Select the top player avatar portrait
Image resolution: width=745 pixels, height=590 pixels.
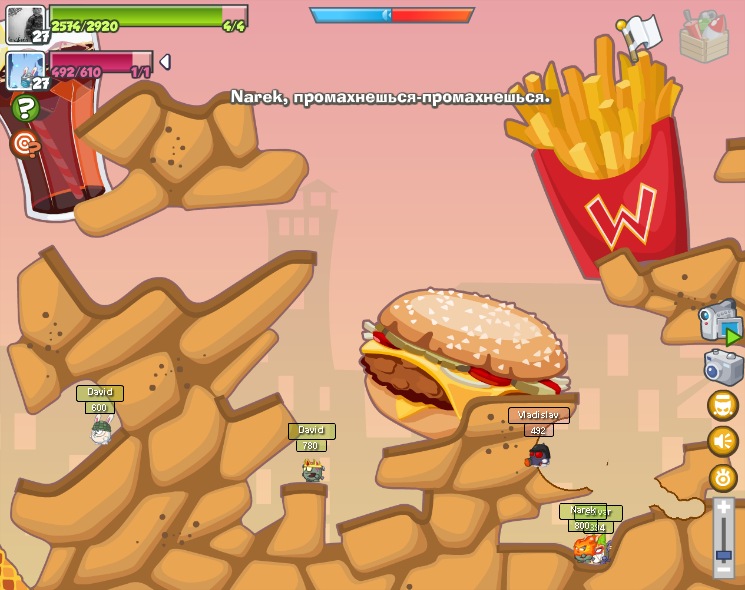(26, 24)
